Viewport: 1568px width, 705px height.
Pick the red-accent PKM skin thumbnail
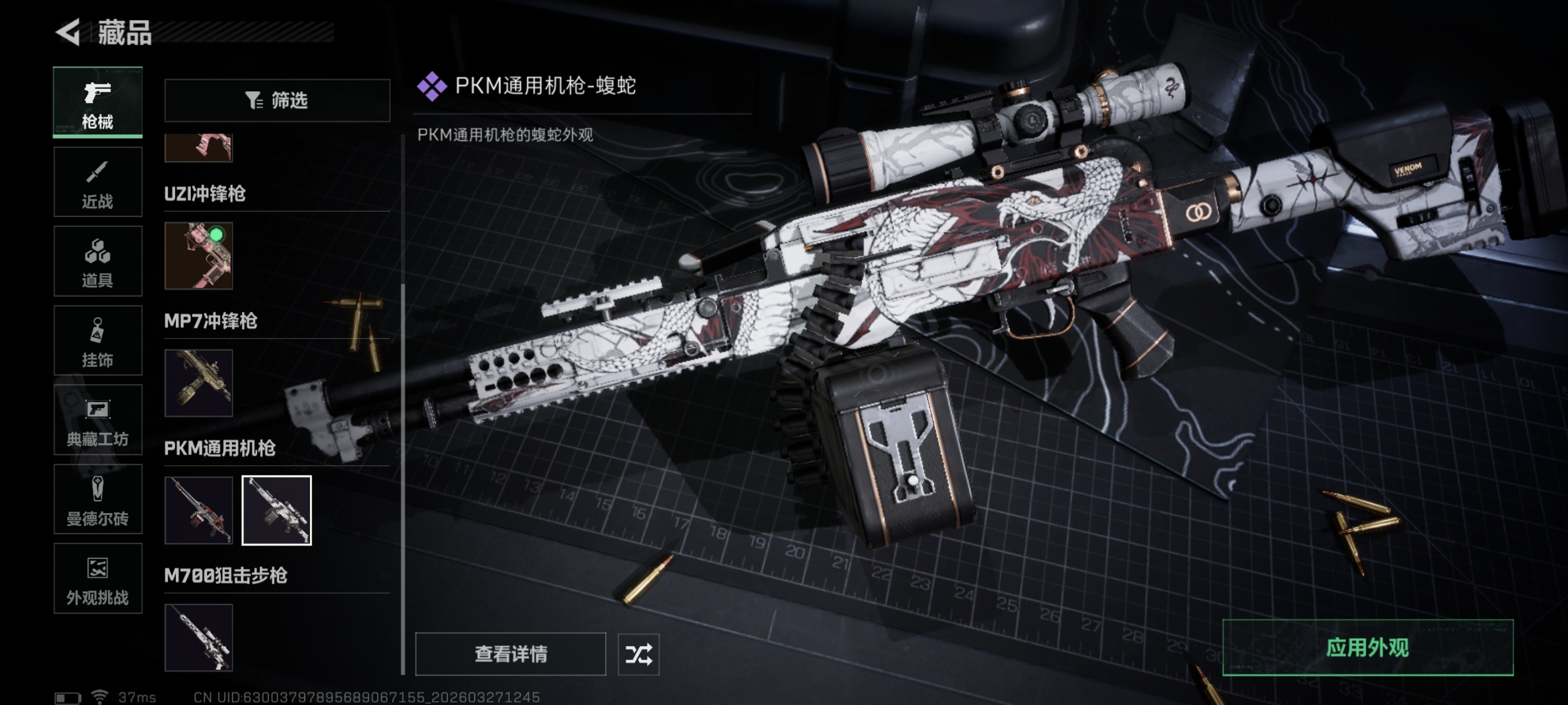click(x=198, y=510)
